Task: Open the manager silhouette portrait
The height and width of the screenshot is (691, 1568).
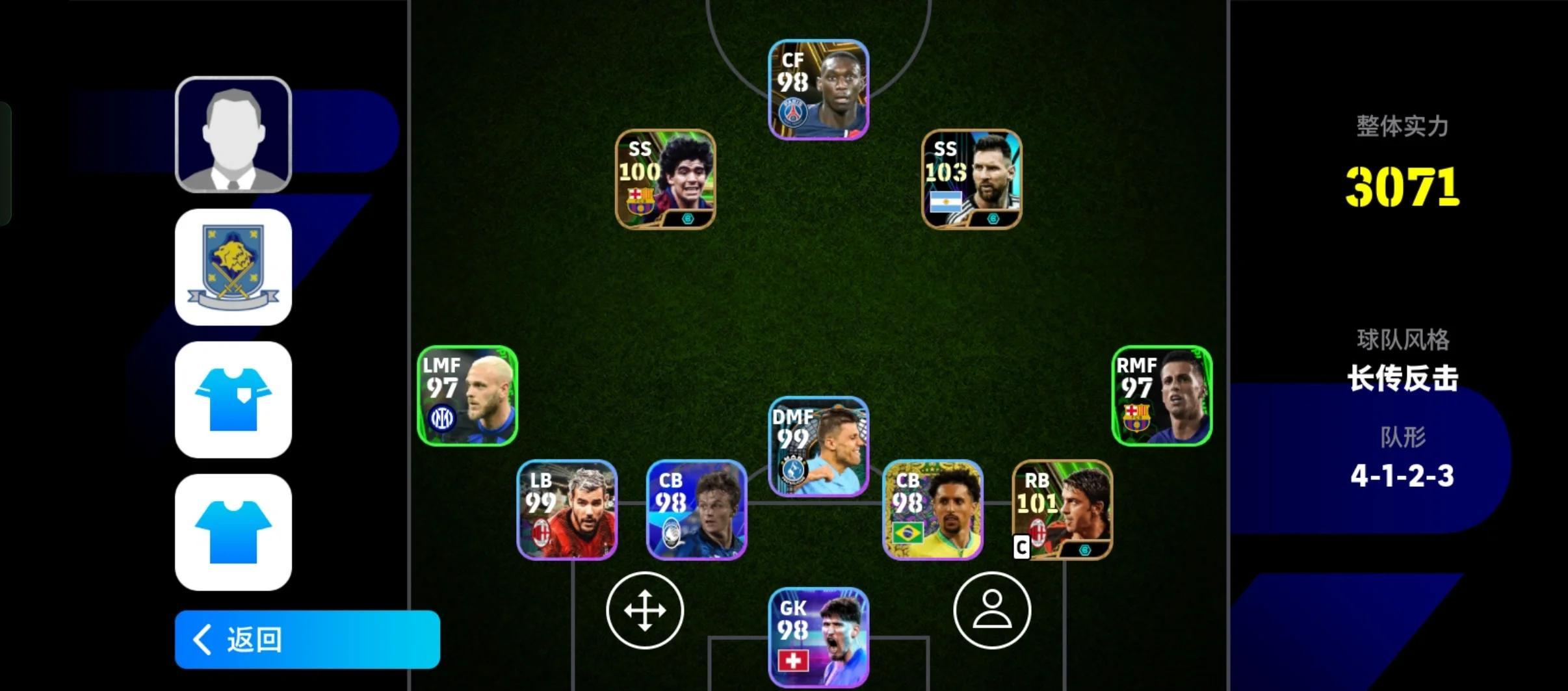Action: (233, 135)
